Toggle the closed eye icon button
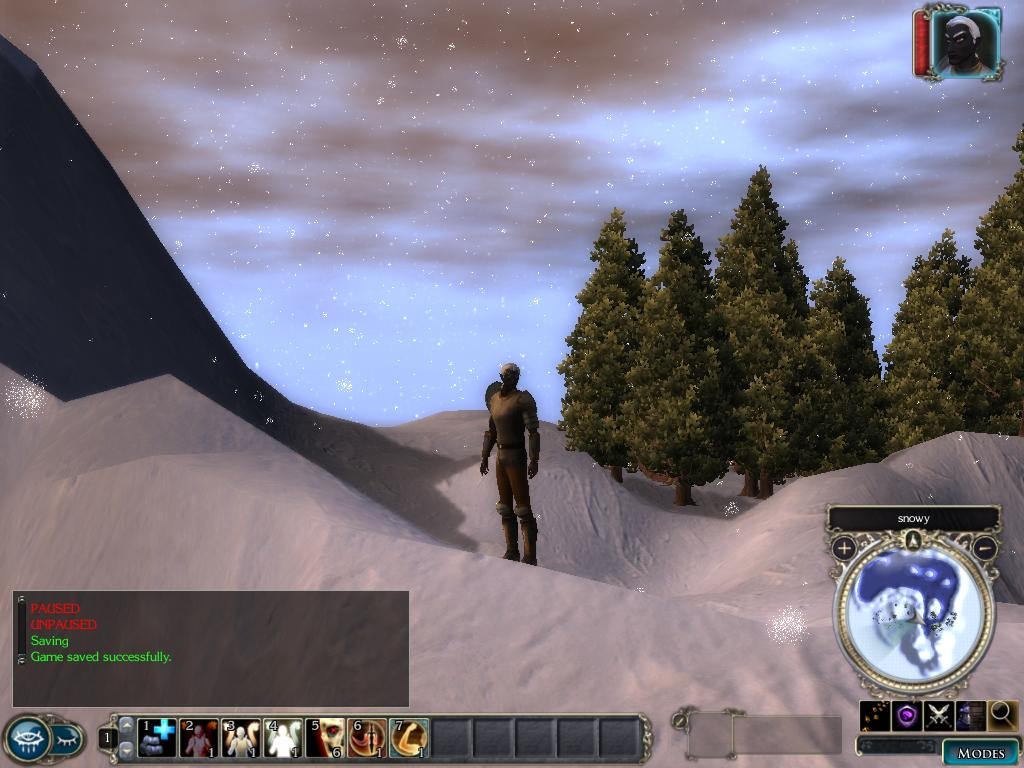This screenshot has width=1024, height=768. tap(67, 740)
